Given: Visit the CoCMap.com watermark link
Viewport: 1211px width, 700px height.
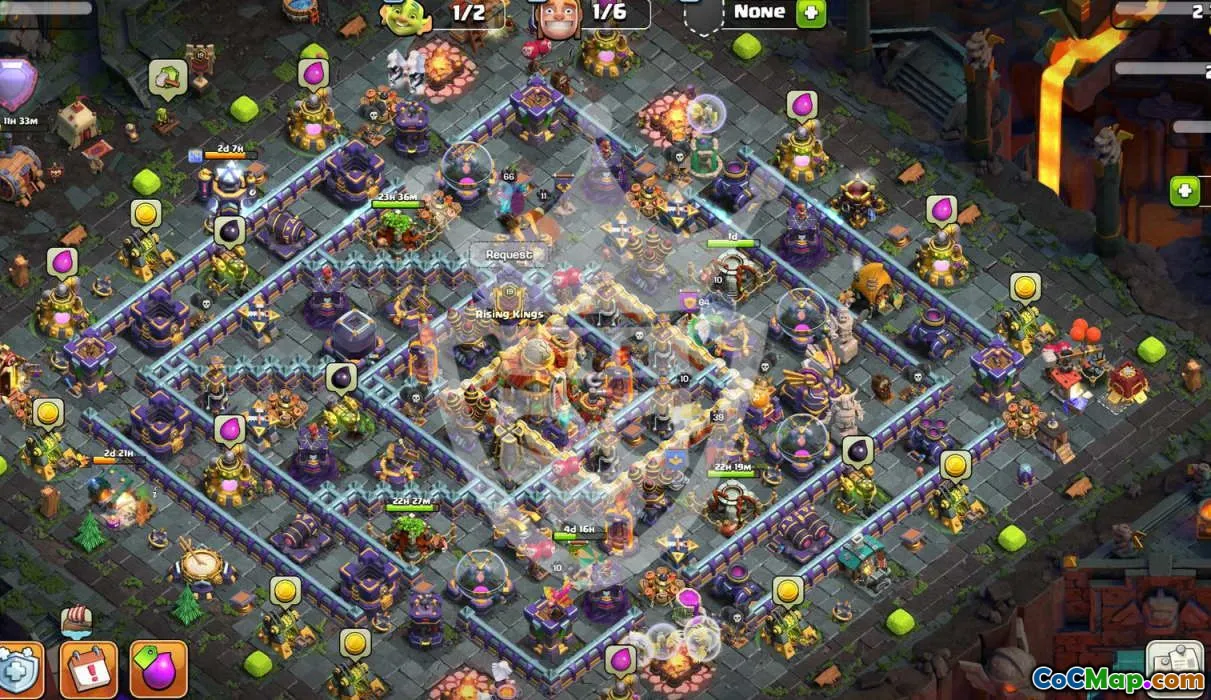Looking at the screenshot, I should pos(1118,680).
